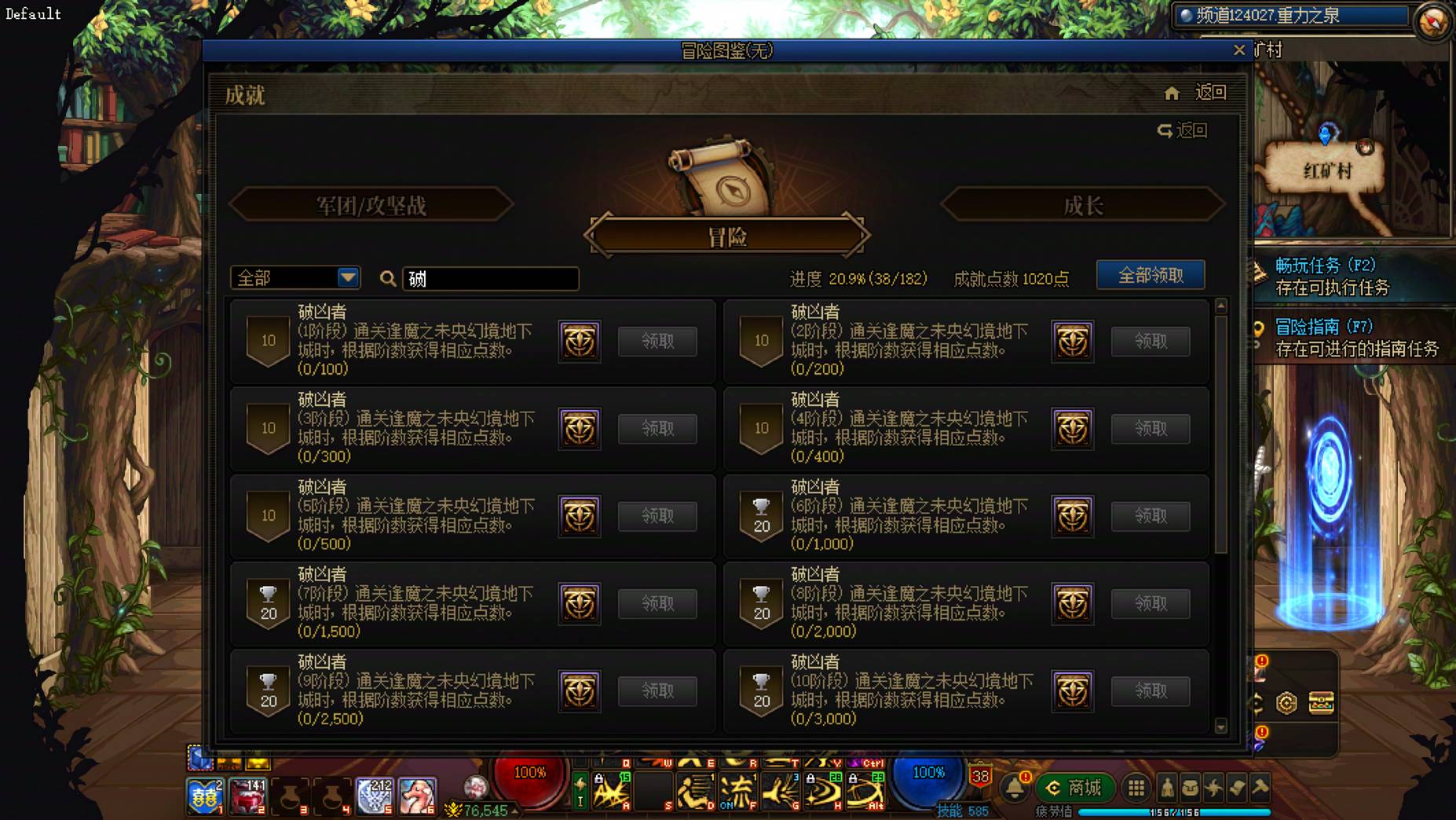Image resolution: width=1456 pixels, height=820 pixels.
Task: Select the 冒险 center tab
Action: 728,236
